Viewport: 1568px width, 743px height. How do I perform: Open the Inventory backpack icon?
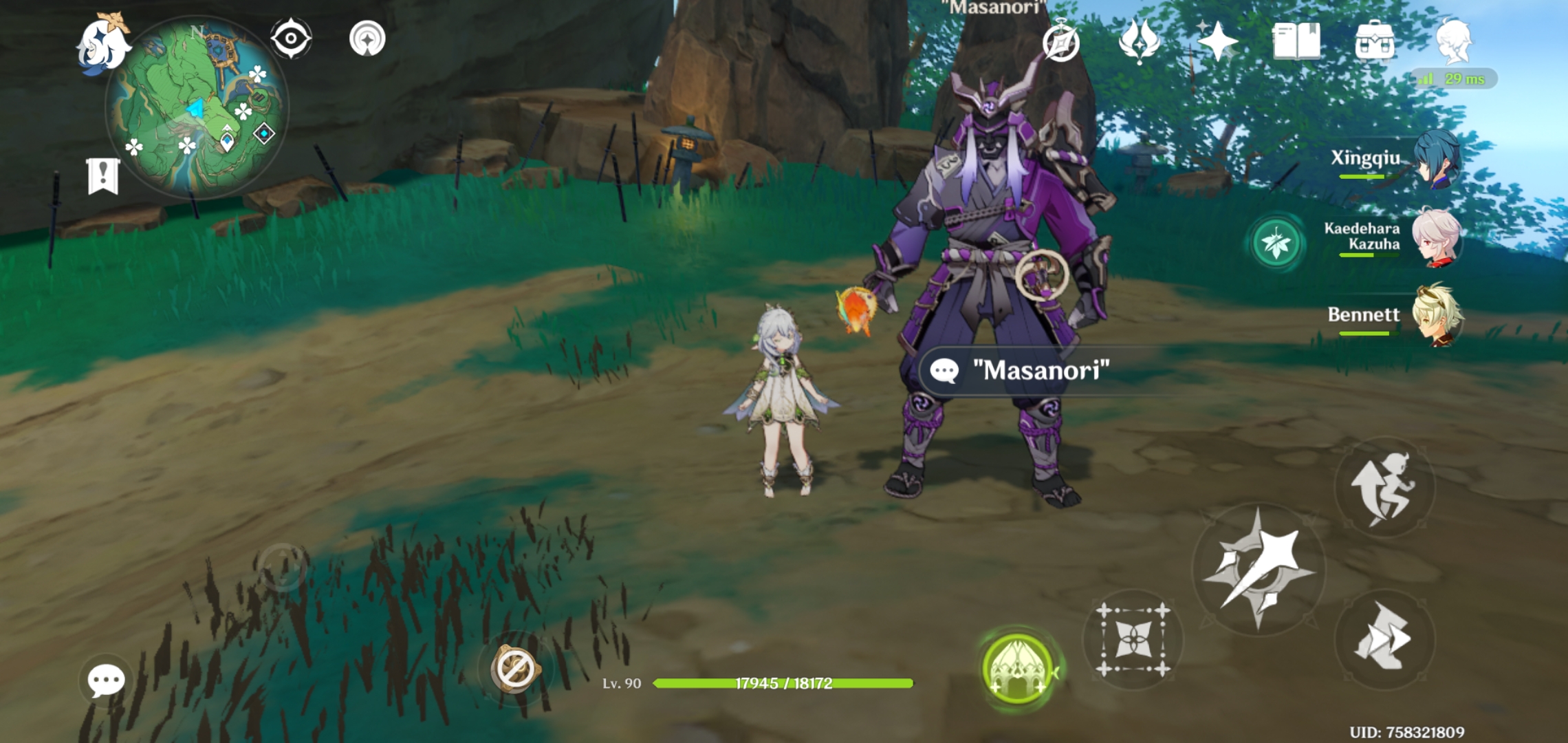1375,43
